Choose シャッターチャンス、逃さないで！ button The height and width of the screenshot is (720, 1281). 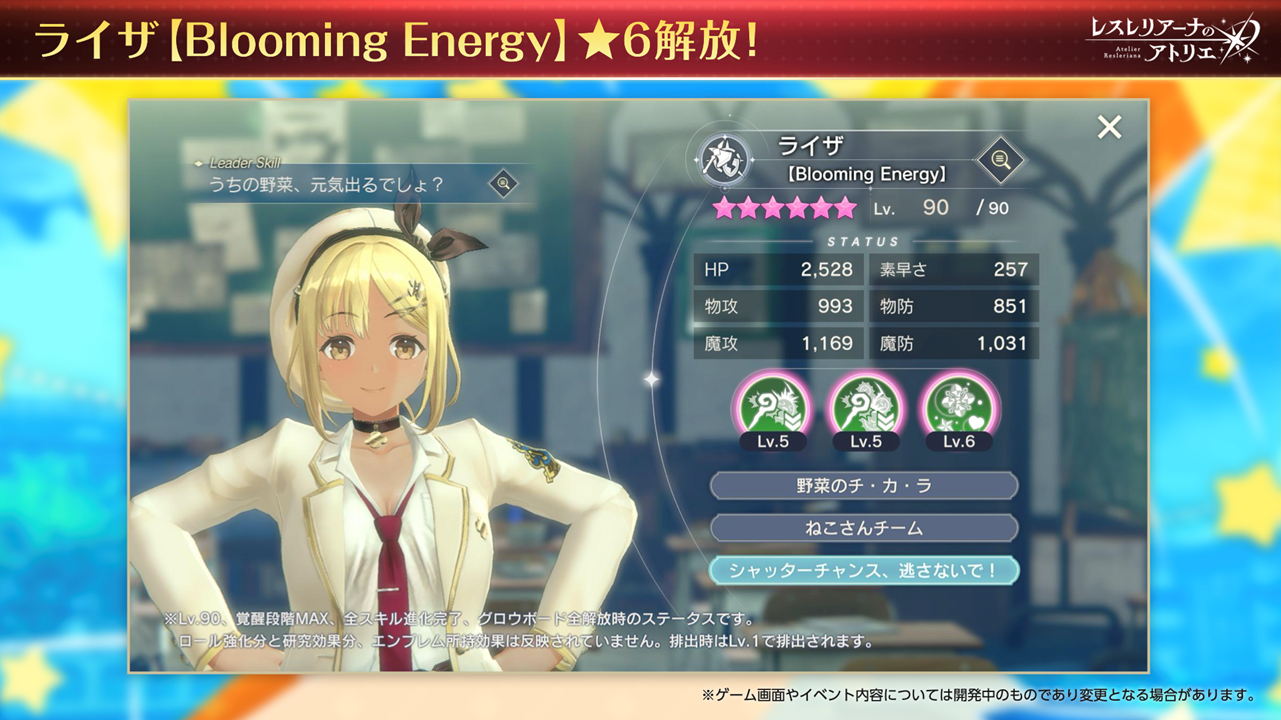864,570
